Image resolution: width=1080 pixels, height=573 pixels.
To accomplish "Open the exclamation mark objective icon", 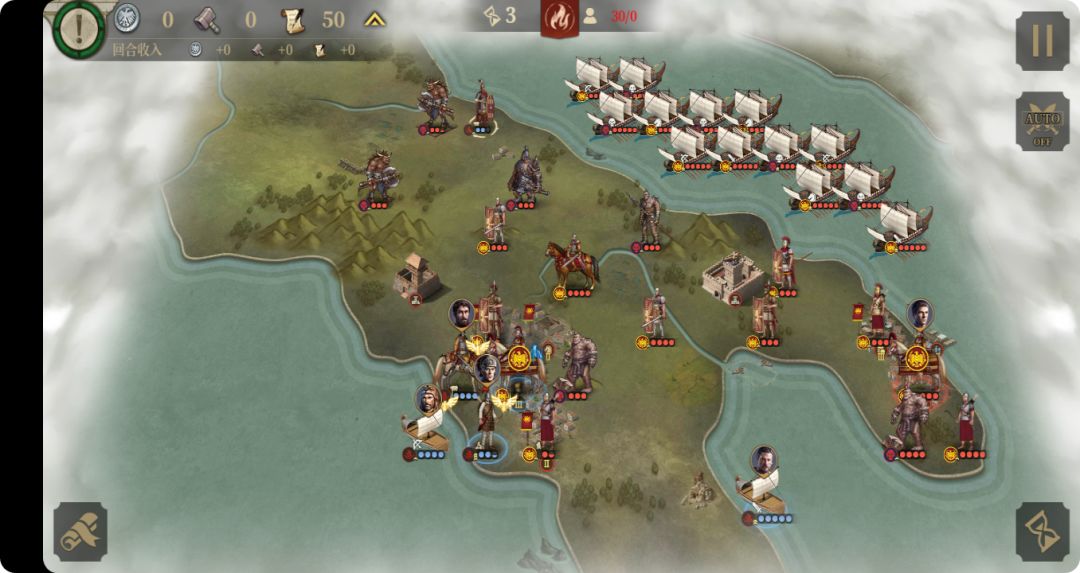I will 79,25.
